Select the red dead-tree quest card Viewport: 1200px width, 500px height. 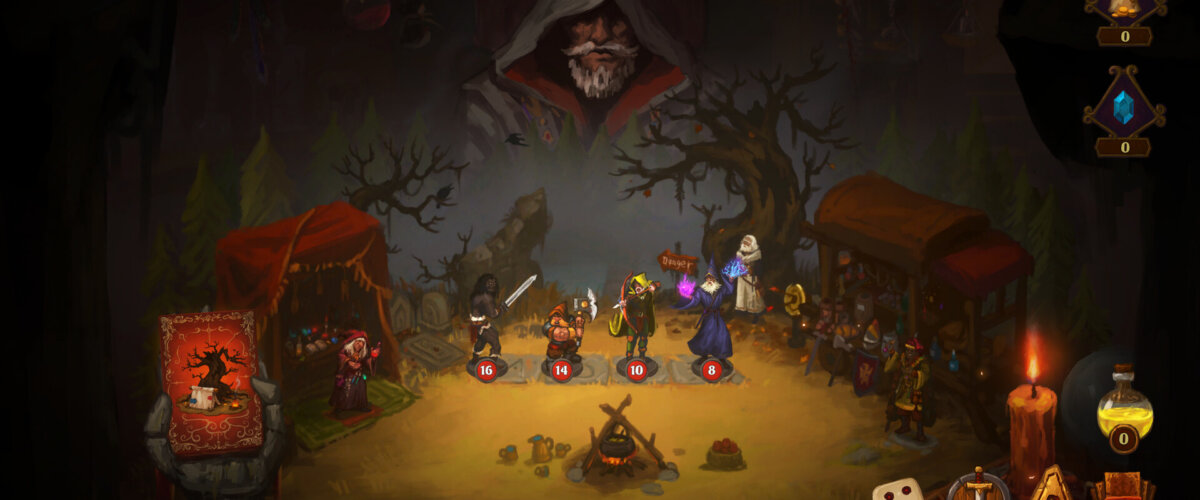(x=212, y=382)
